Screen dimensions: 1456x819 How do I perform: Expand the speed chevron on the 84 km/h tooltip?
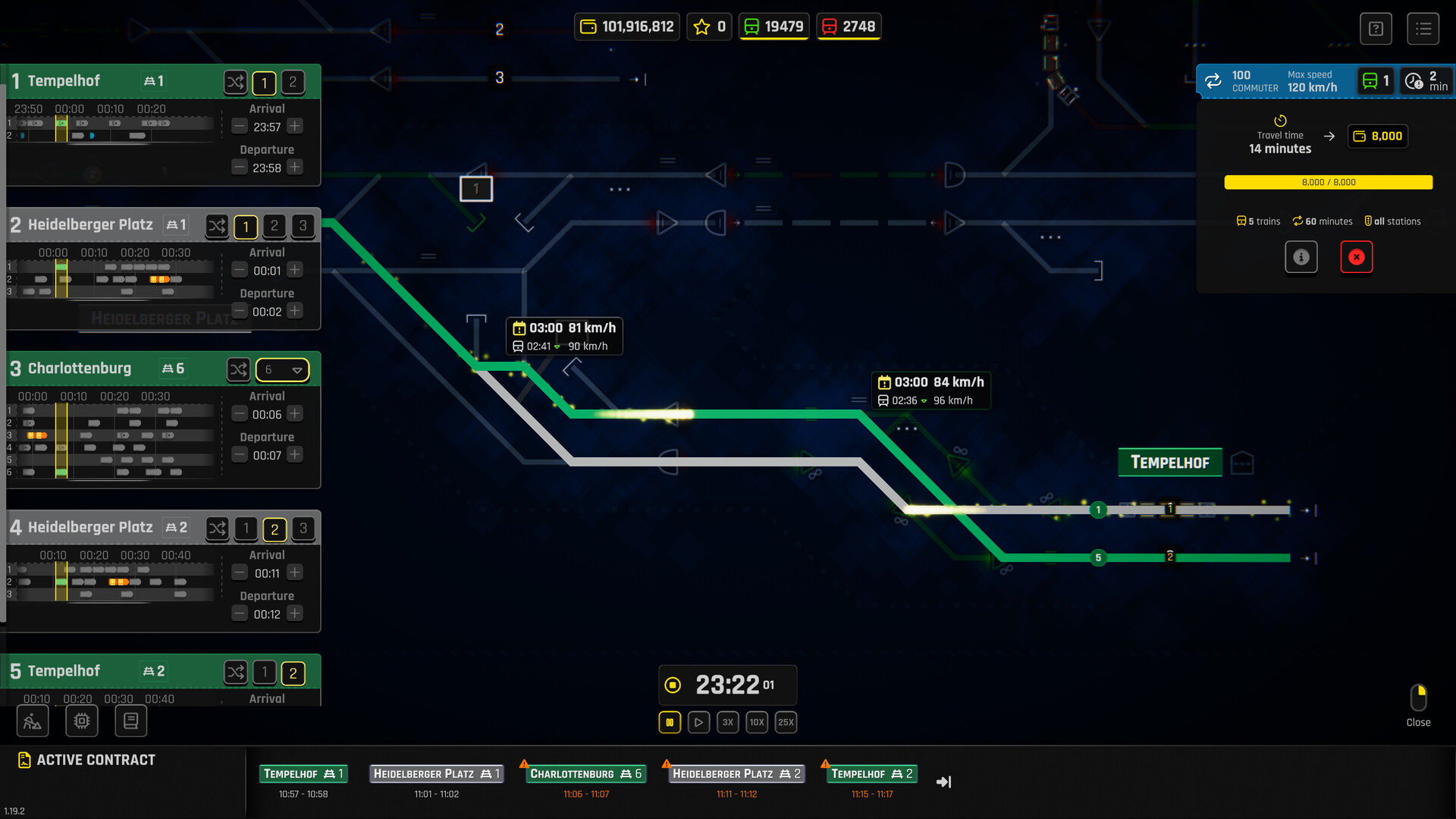tap(923, 400)
